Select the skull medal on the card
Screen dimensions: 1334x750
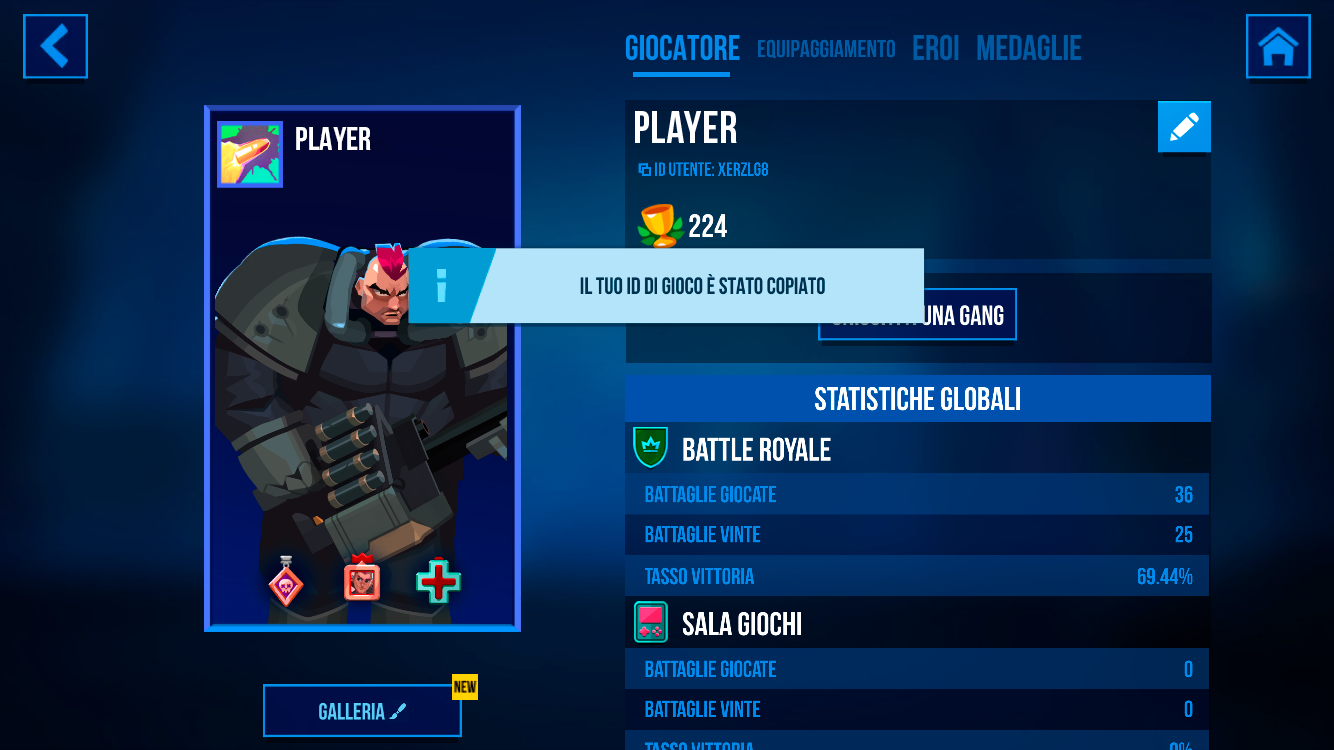tap(286, 581)
